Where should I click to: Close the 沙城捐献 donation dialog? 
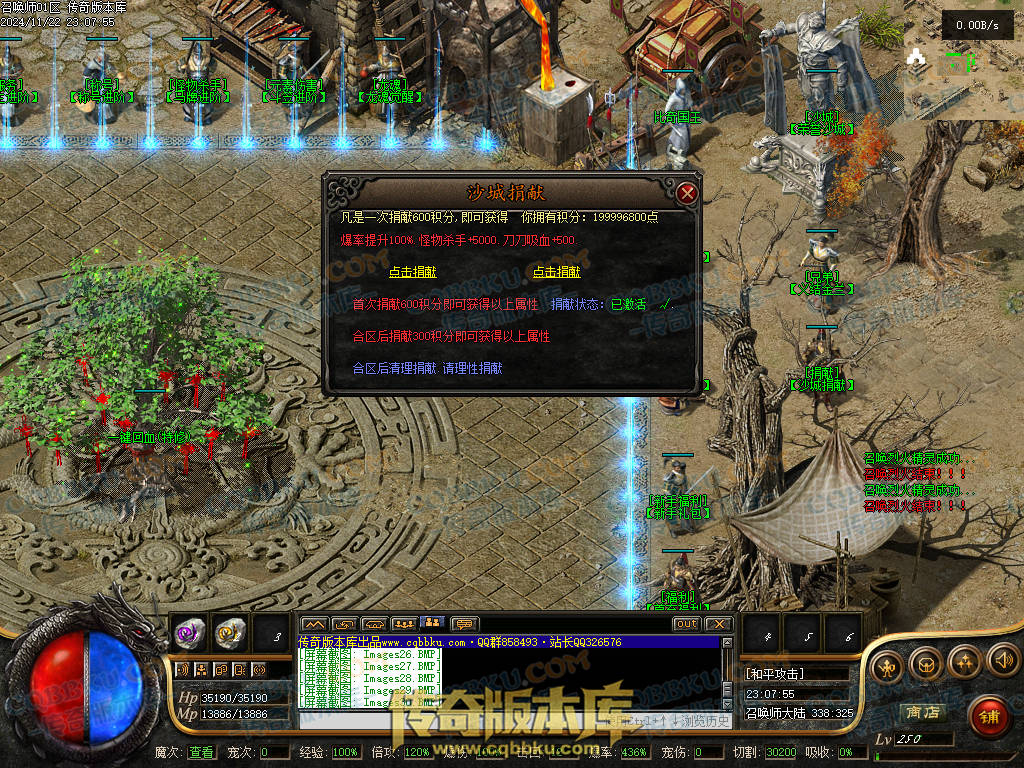click(x=686, y=193)
